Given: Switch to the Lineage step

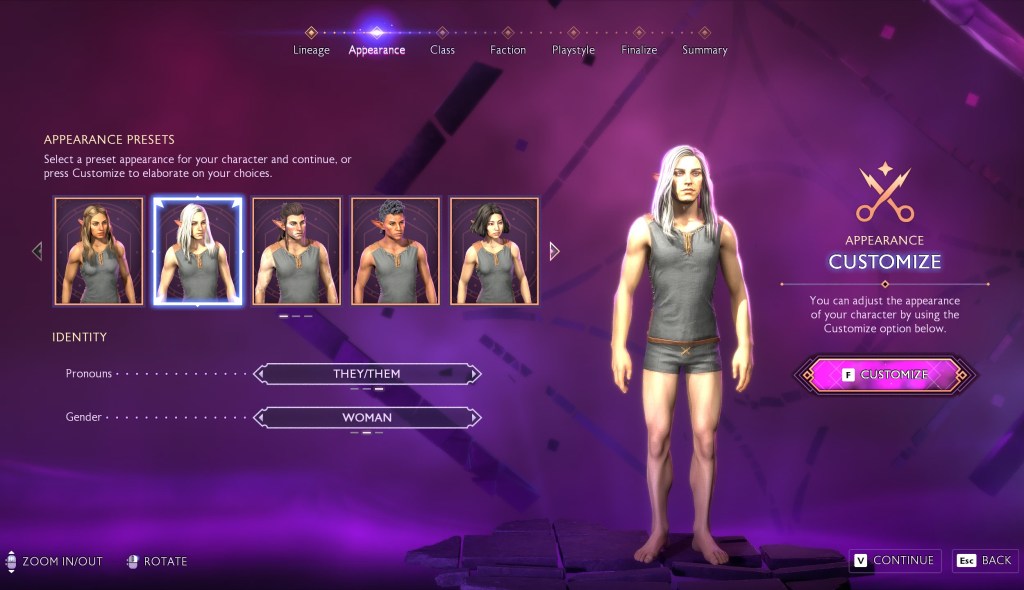Looking at the screenshot, I should point(311,49).
